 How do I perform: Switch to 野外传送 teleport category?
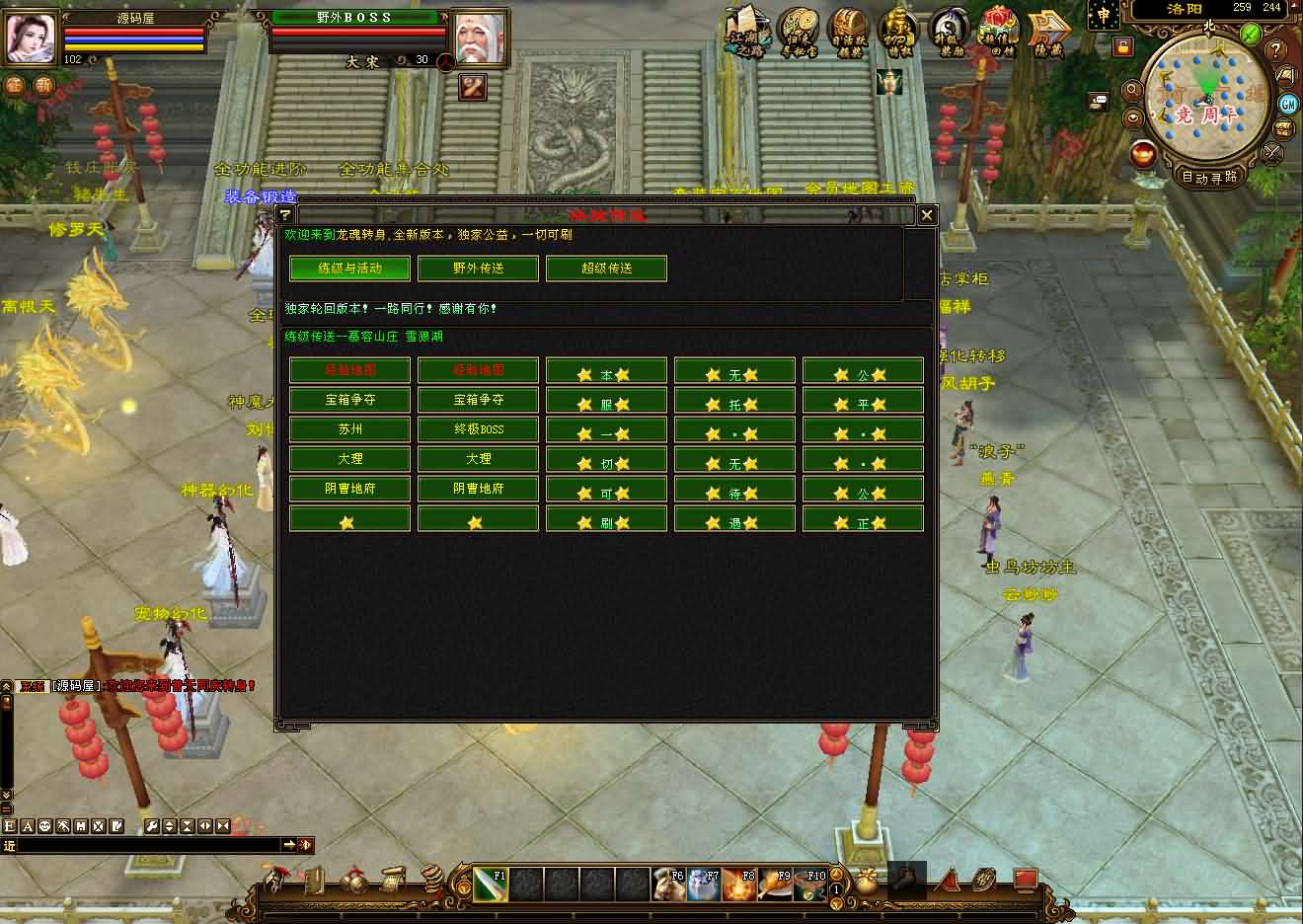coord(478,269)
